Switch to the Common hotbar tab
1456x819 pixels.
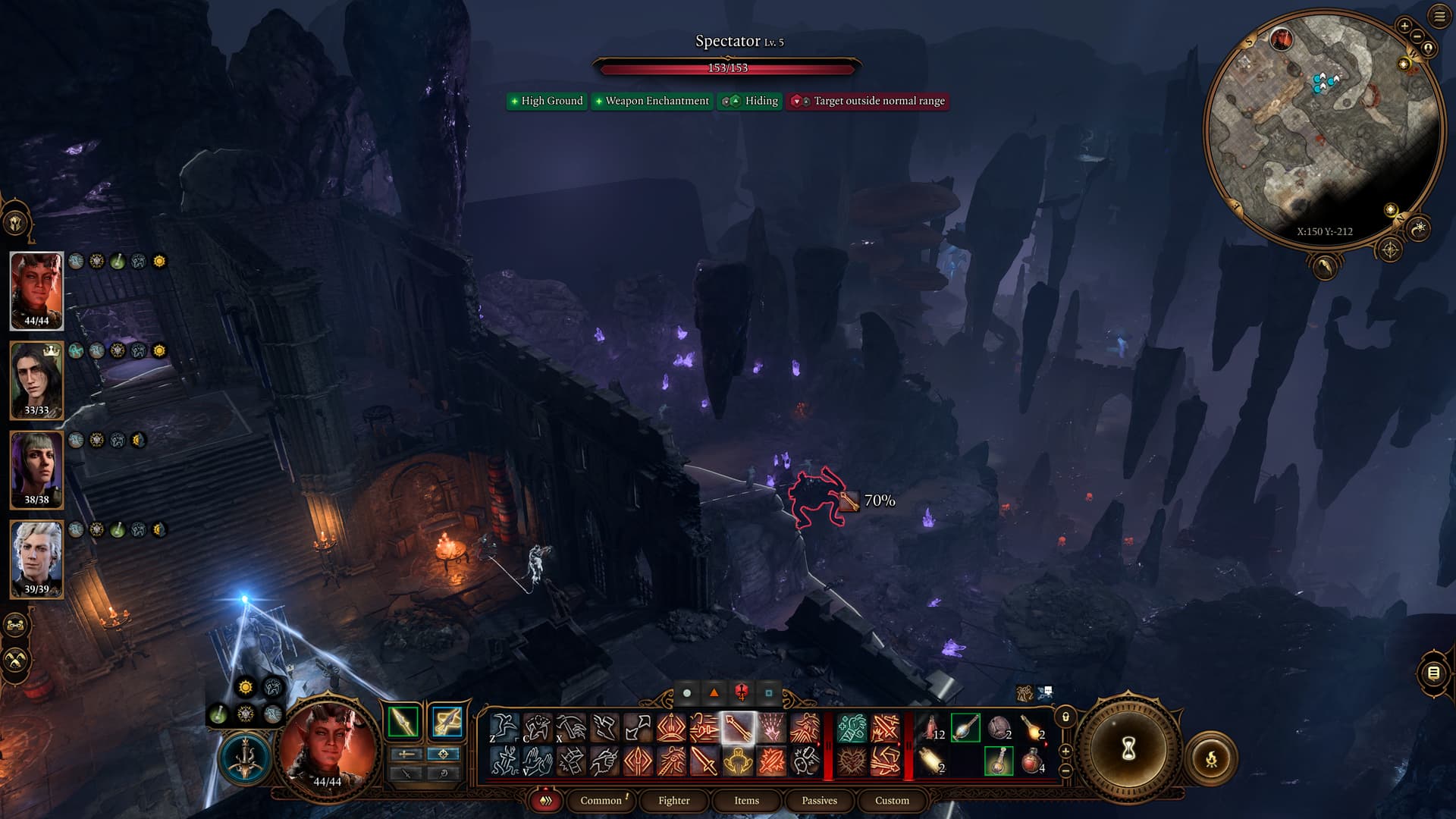click(x=601, y=800)
